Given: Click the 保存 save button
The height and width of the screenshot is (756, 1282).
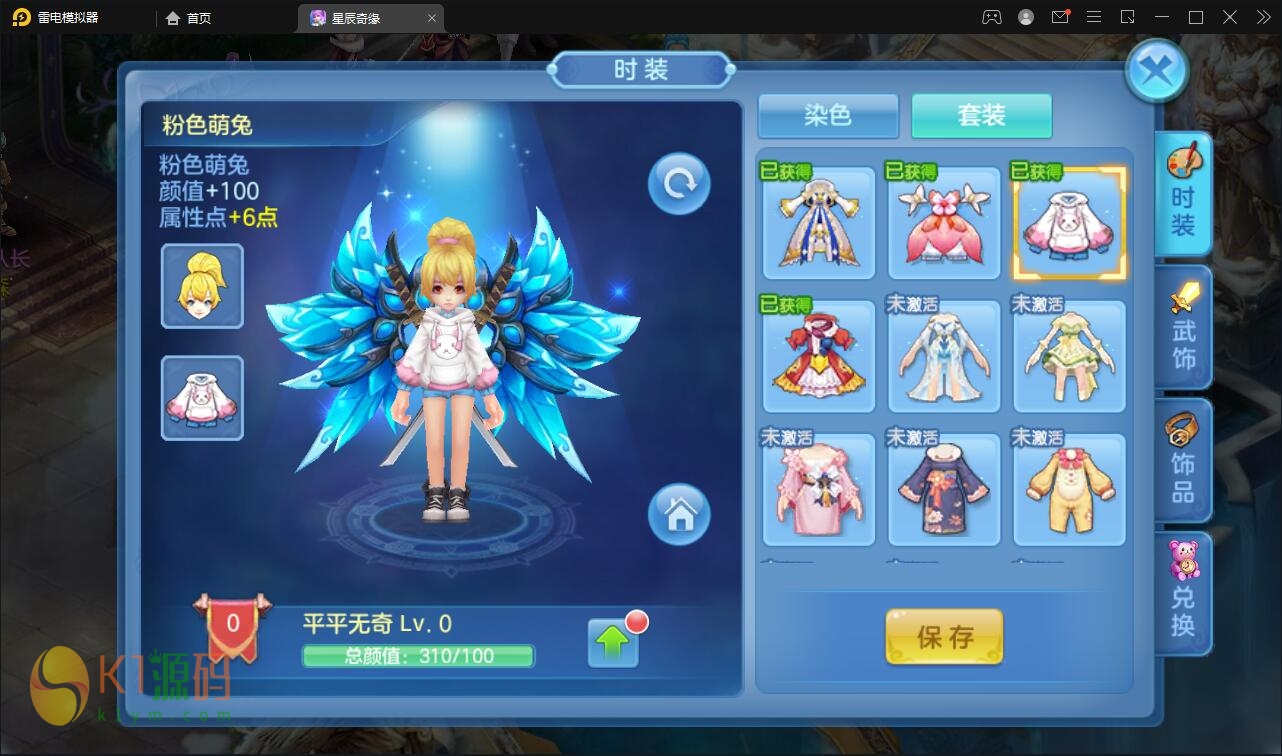Looking at the screenshot, I should pyautogui.click(x=944, y=637).
